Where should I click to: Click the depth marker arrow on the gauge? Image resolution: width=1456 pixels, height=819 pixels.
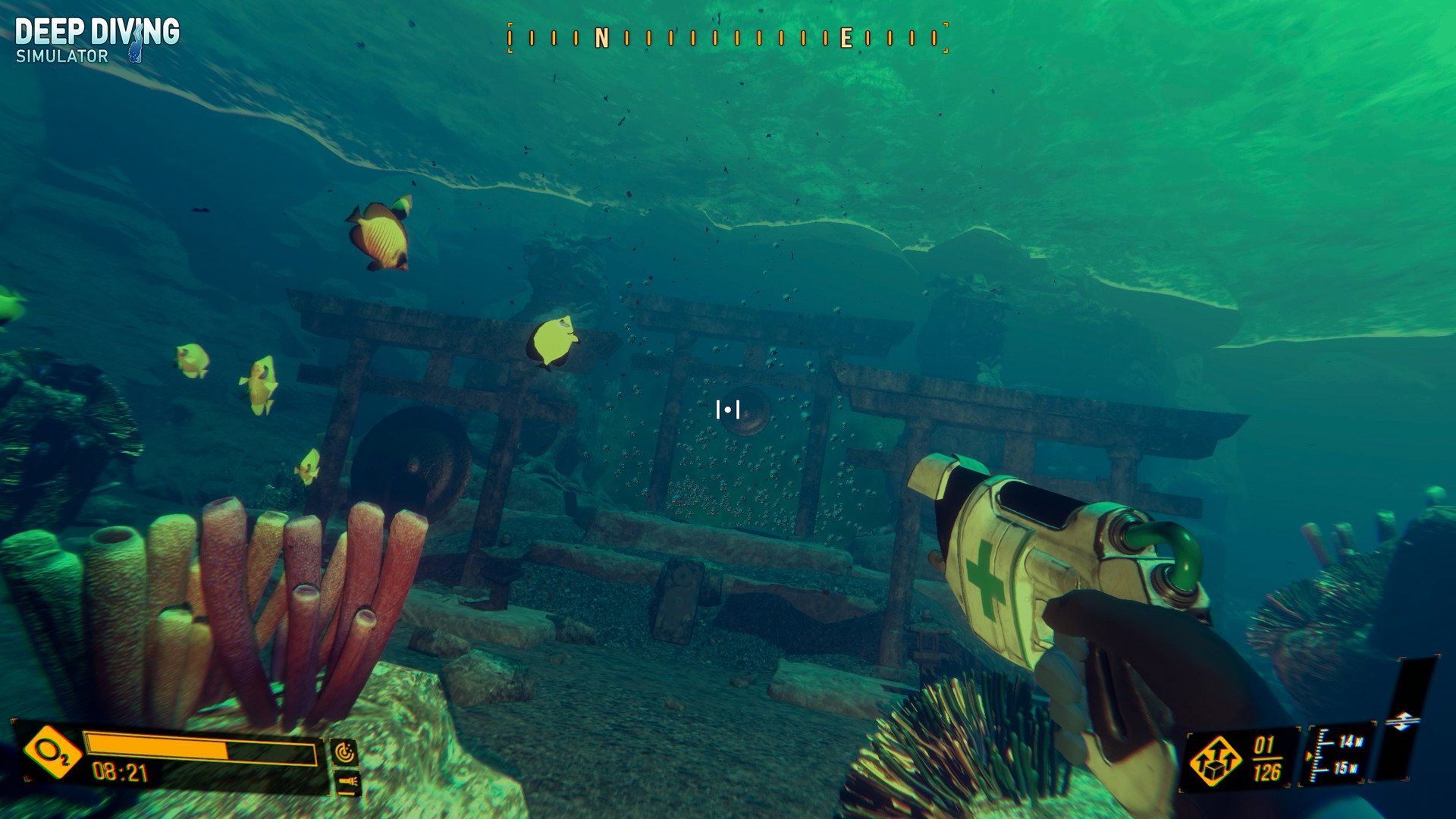(1310, 755)
